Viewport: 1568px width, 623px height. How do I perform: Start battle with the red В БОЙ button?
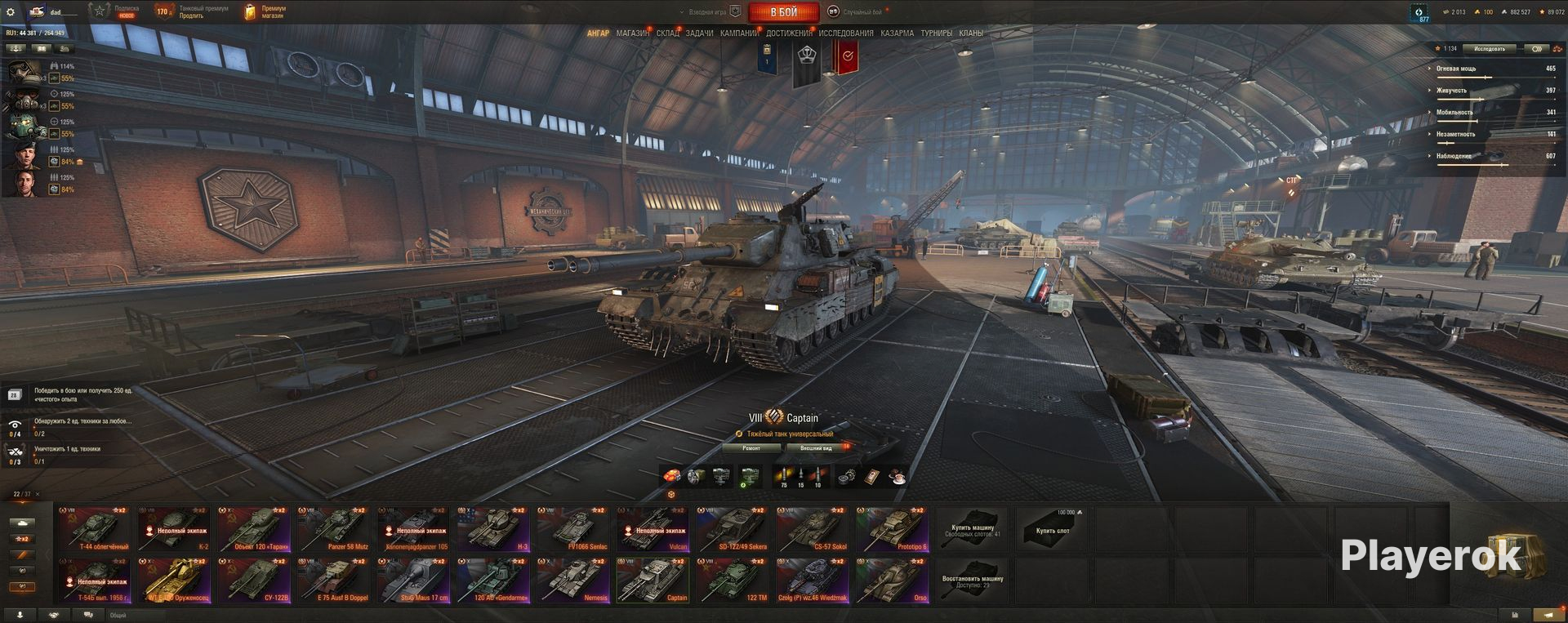pyautogui.click(x=783, y=12)
